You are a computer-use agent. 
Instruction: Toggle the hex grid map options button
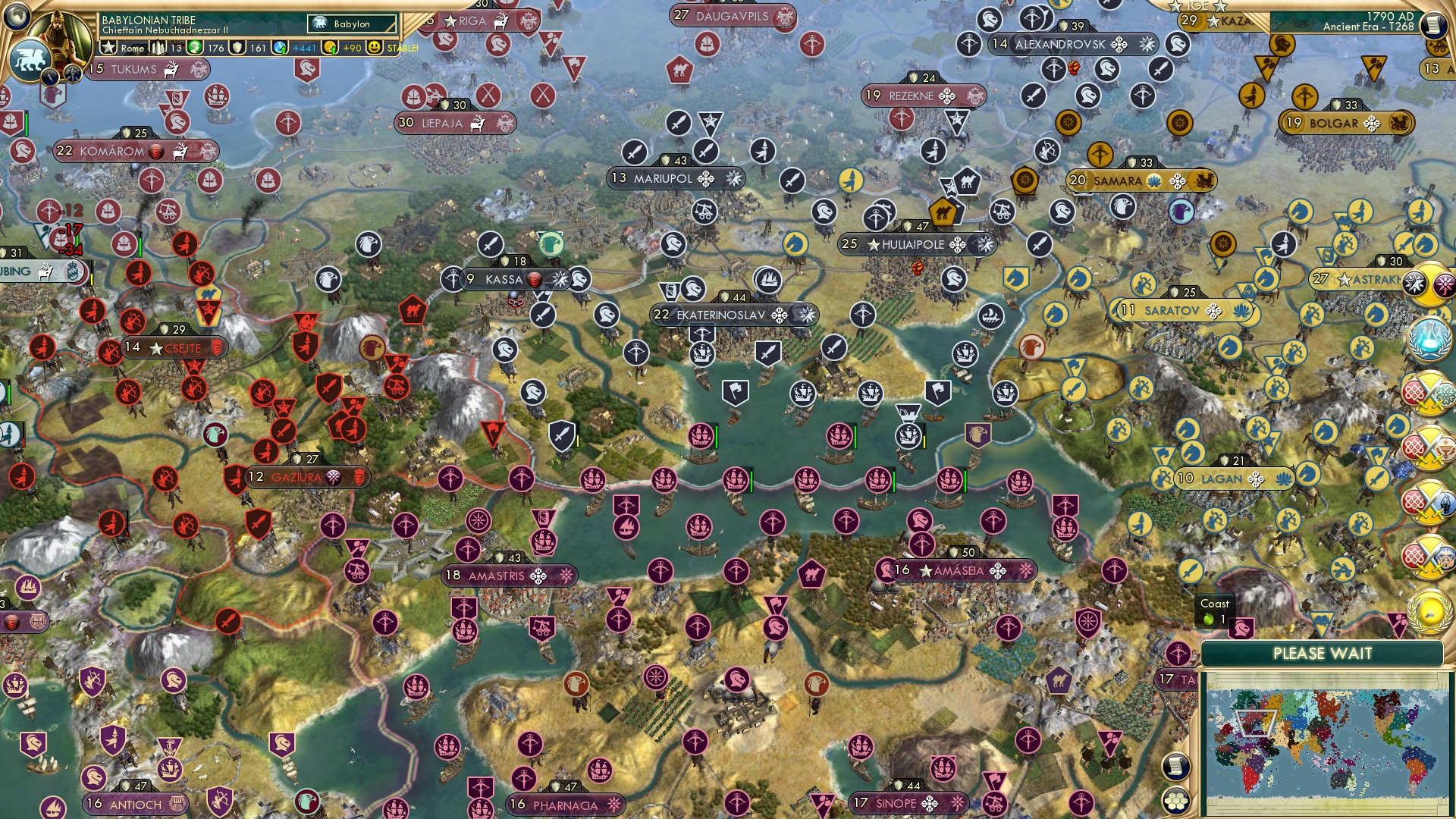tap(1175, 801)
